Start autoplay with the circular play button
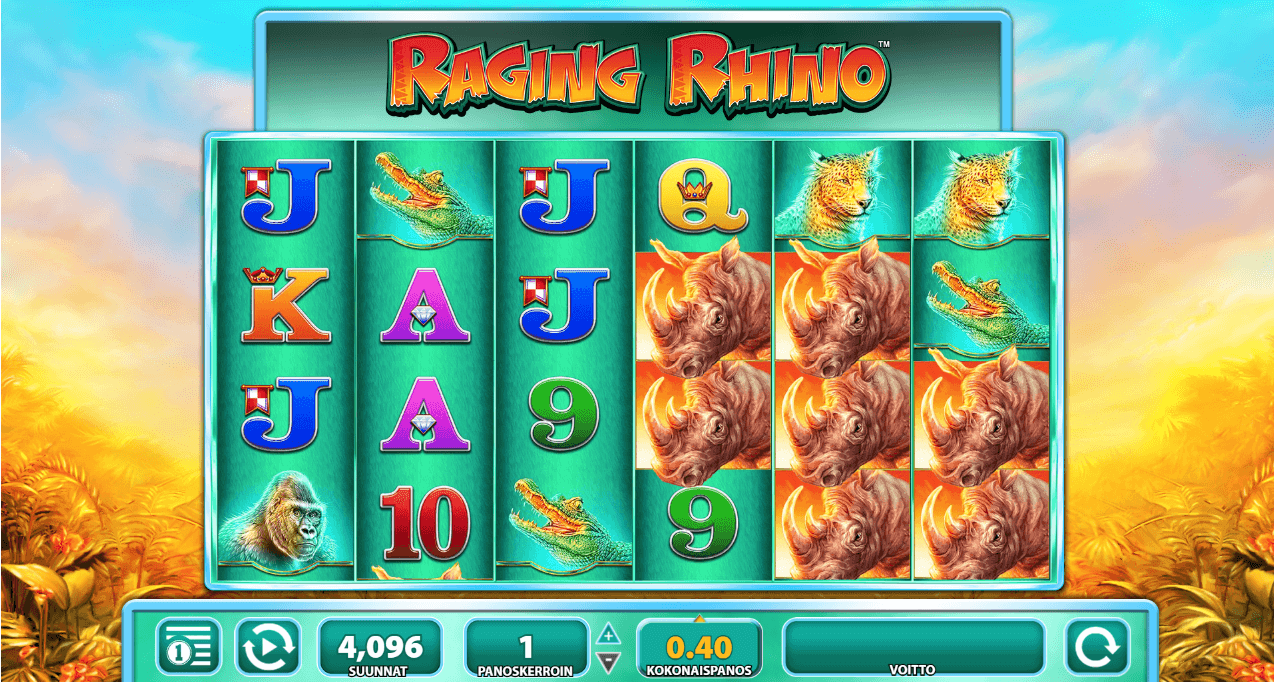The image size is (1274, 682). 267,647
